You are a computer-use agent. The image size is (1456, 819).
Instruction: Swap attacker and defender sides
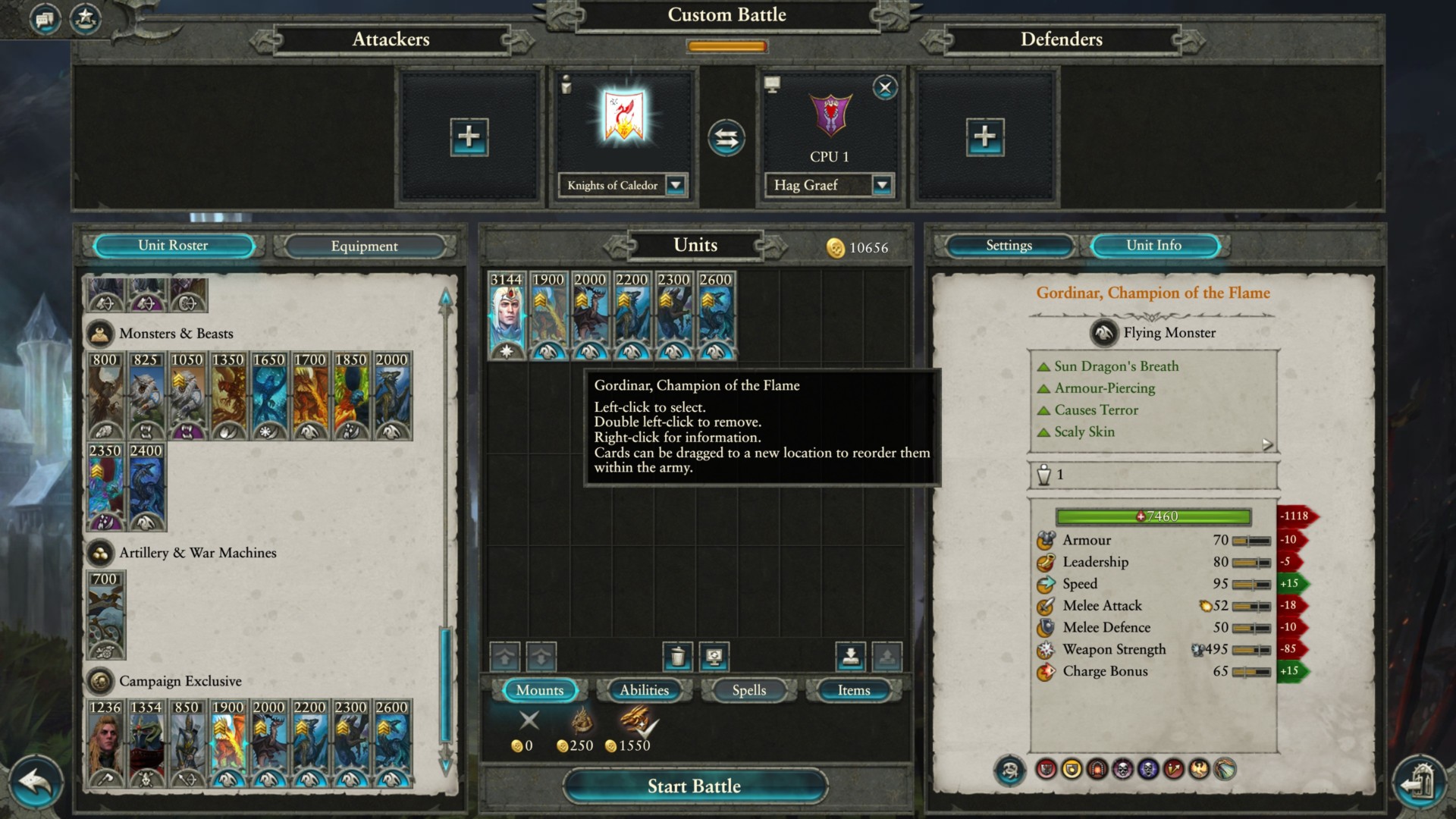[726, 138]
